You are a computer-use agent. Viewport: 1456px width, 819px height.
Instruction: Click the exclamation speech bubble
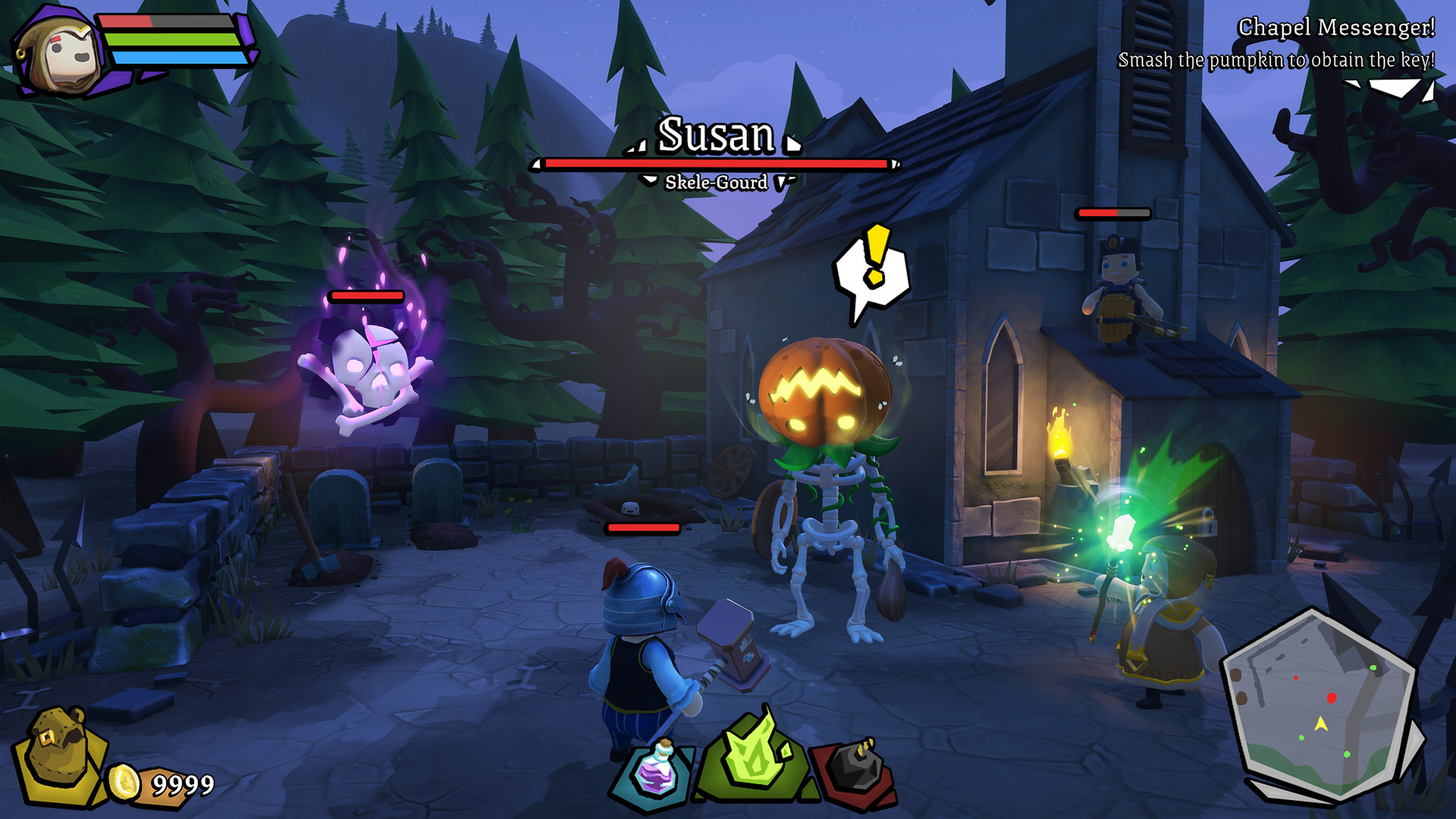point(872,269)
